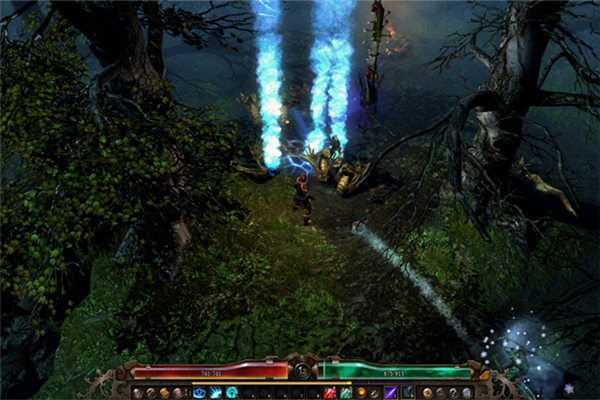Open the orange satchel inventory button
The image size is (600, 400).
[x=163, y=392]
